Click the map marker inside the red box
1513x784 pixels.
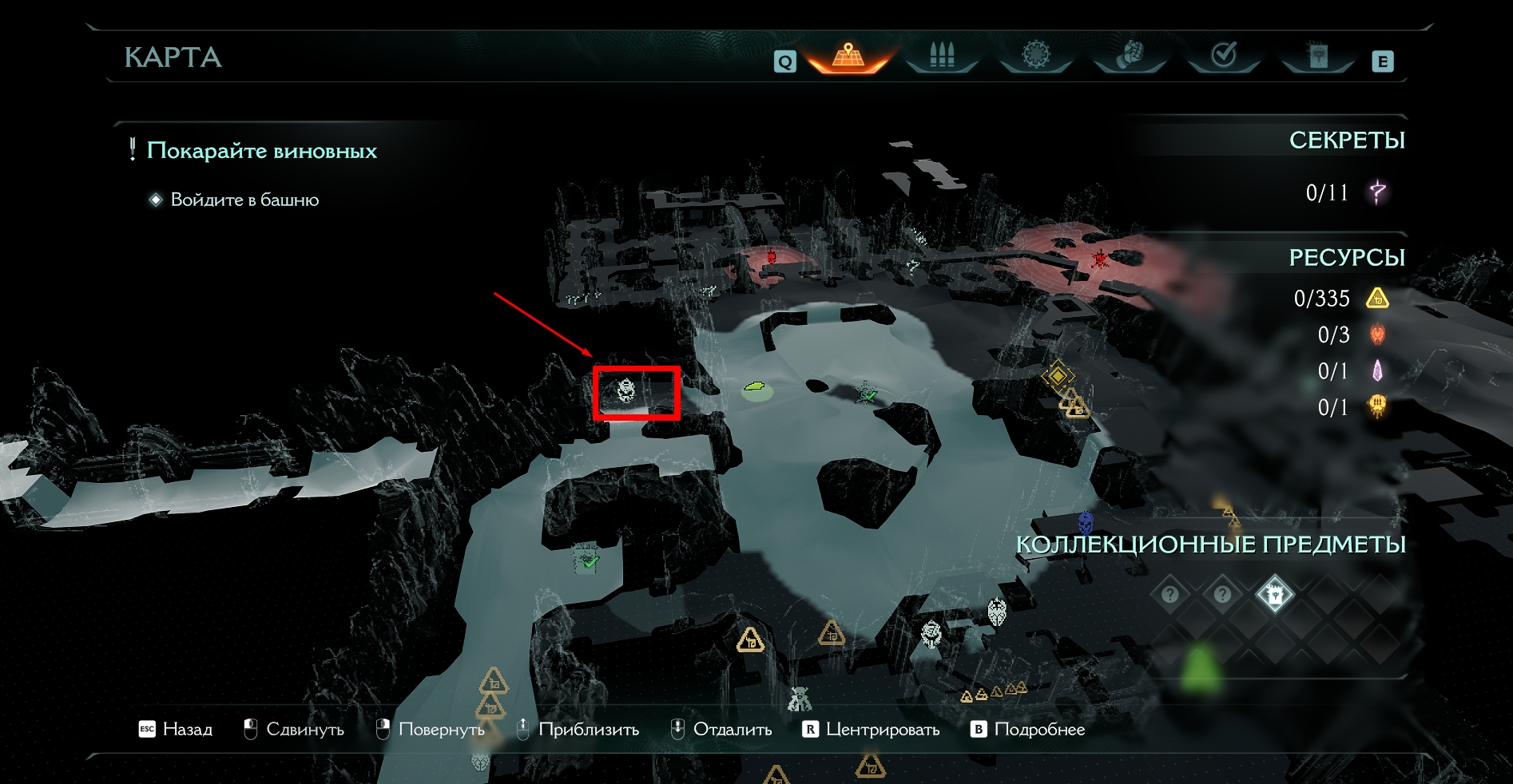(626, 390)
